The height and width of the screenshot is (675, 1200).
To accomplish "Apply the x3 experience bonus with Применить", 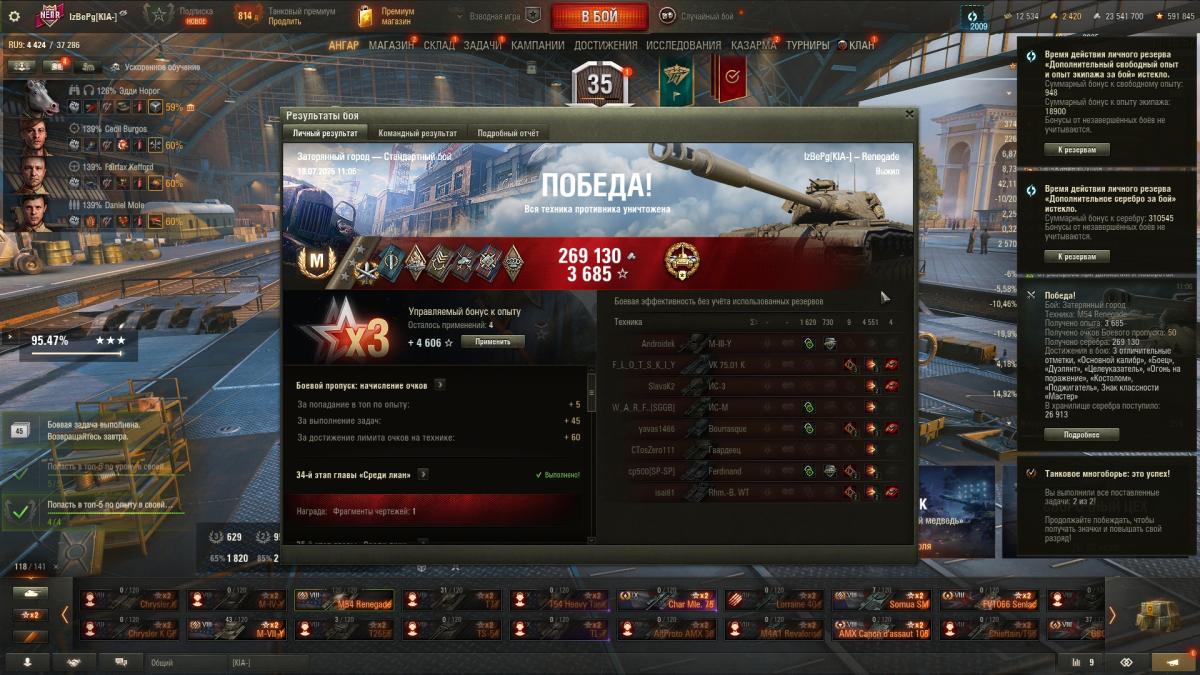I will tap(492, 342).
